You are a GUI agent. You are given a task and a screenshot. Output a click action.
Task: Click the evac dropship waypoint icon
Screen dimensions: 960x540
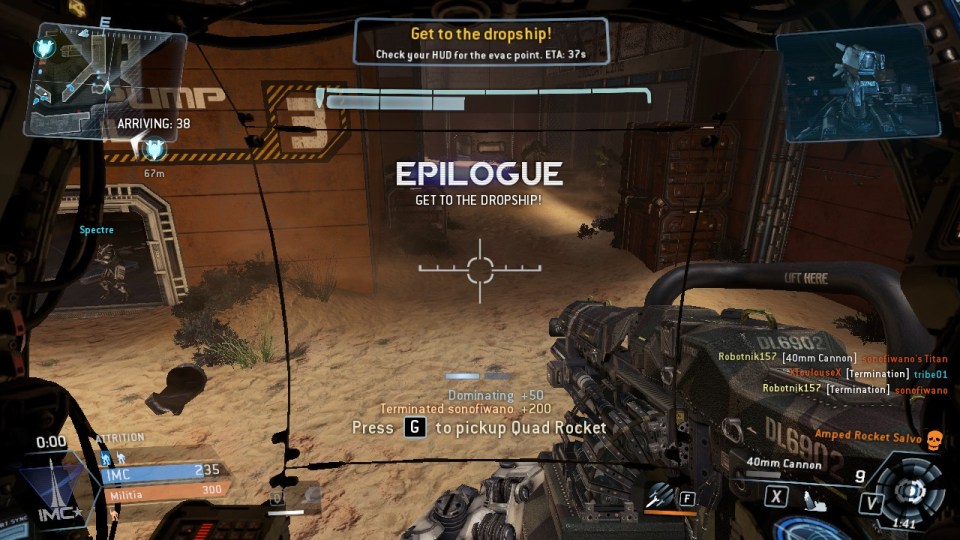153,150
